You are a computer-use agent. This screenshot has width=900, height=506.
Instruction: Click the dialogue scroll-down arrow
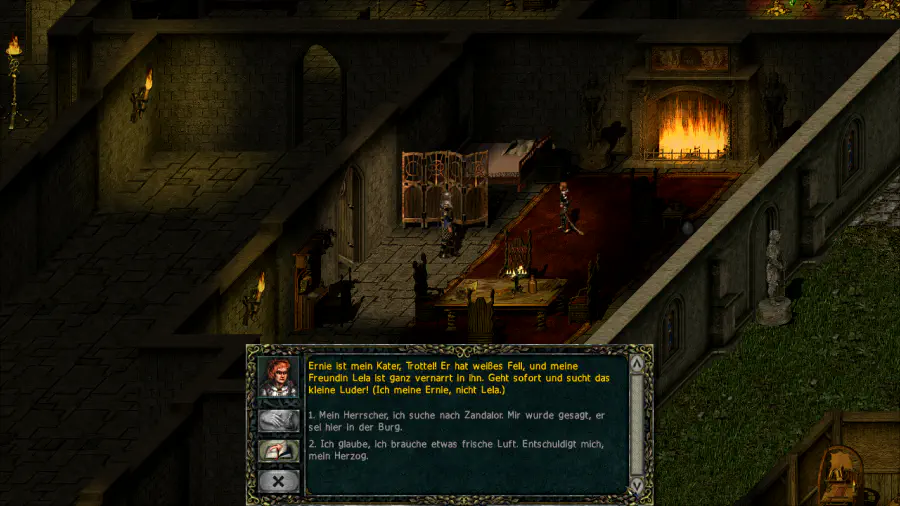(x=637, y=484)
